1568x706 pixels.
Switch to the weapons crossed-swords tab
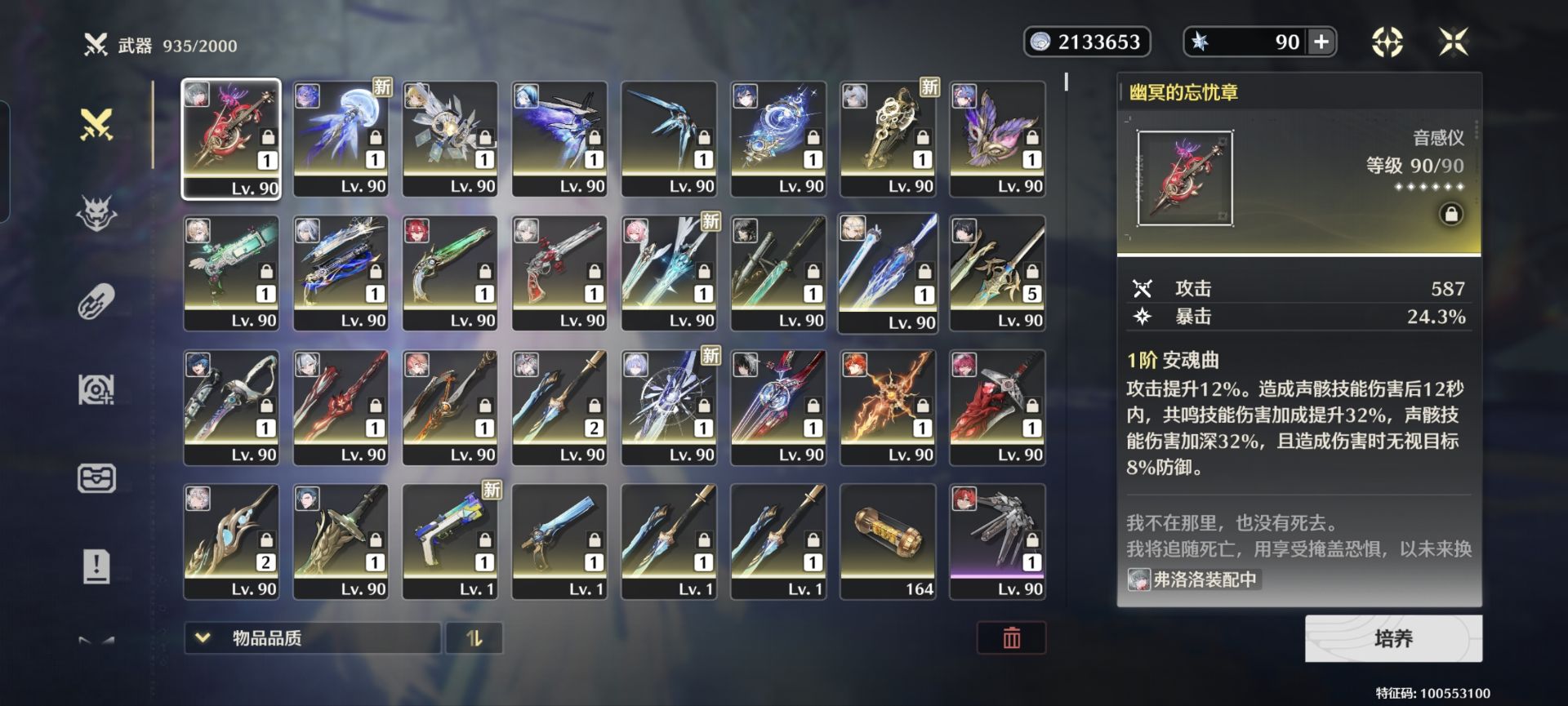[96, 125]
